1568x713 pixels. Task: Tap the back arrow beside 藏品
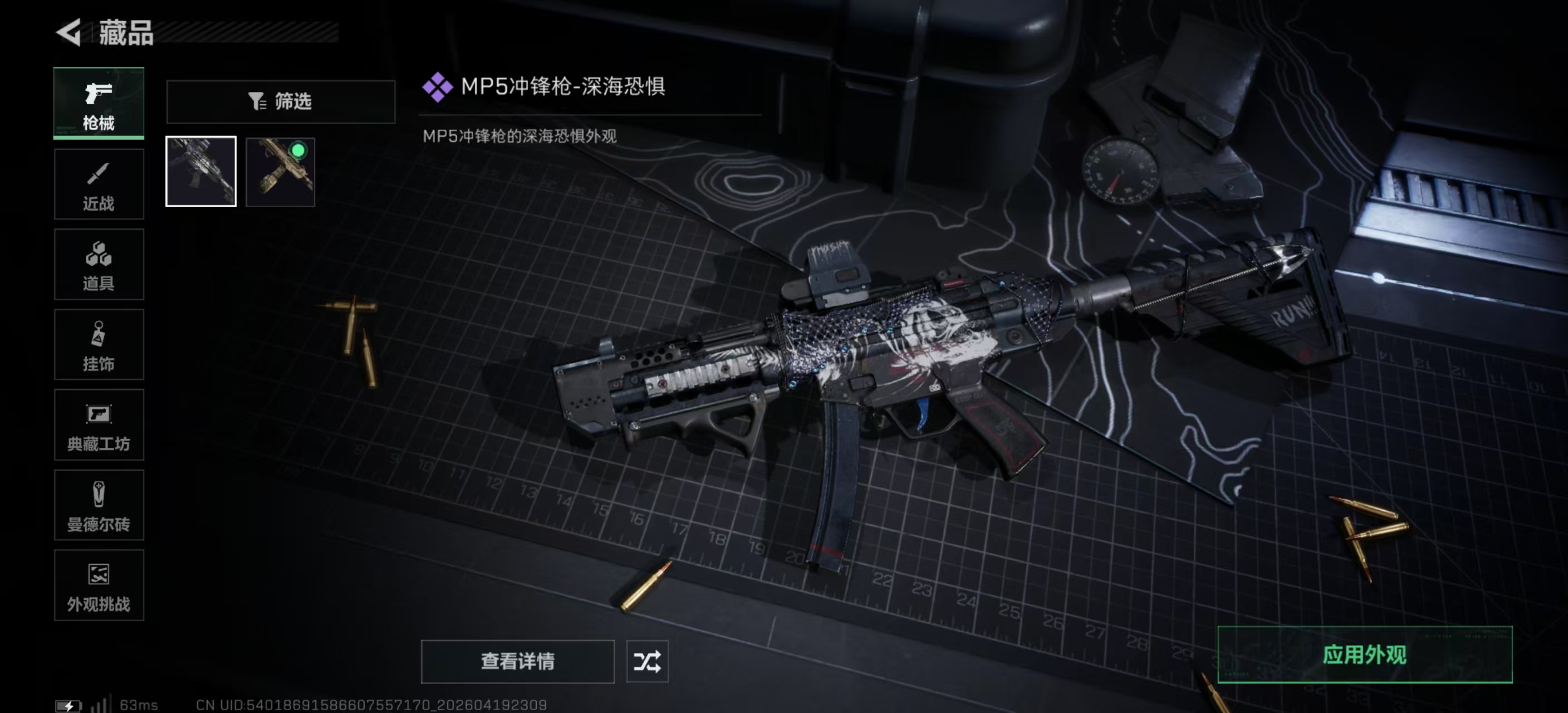(68, 33)
